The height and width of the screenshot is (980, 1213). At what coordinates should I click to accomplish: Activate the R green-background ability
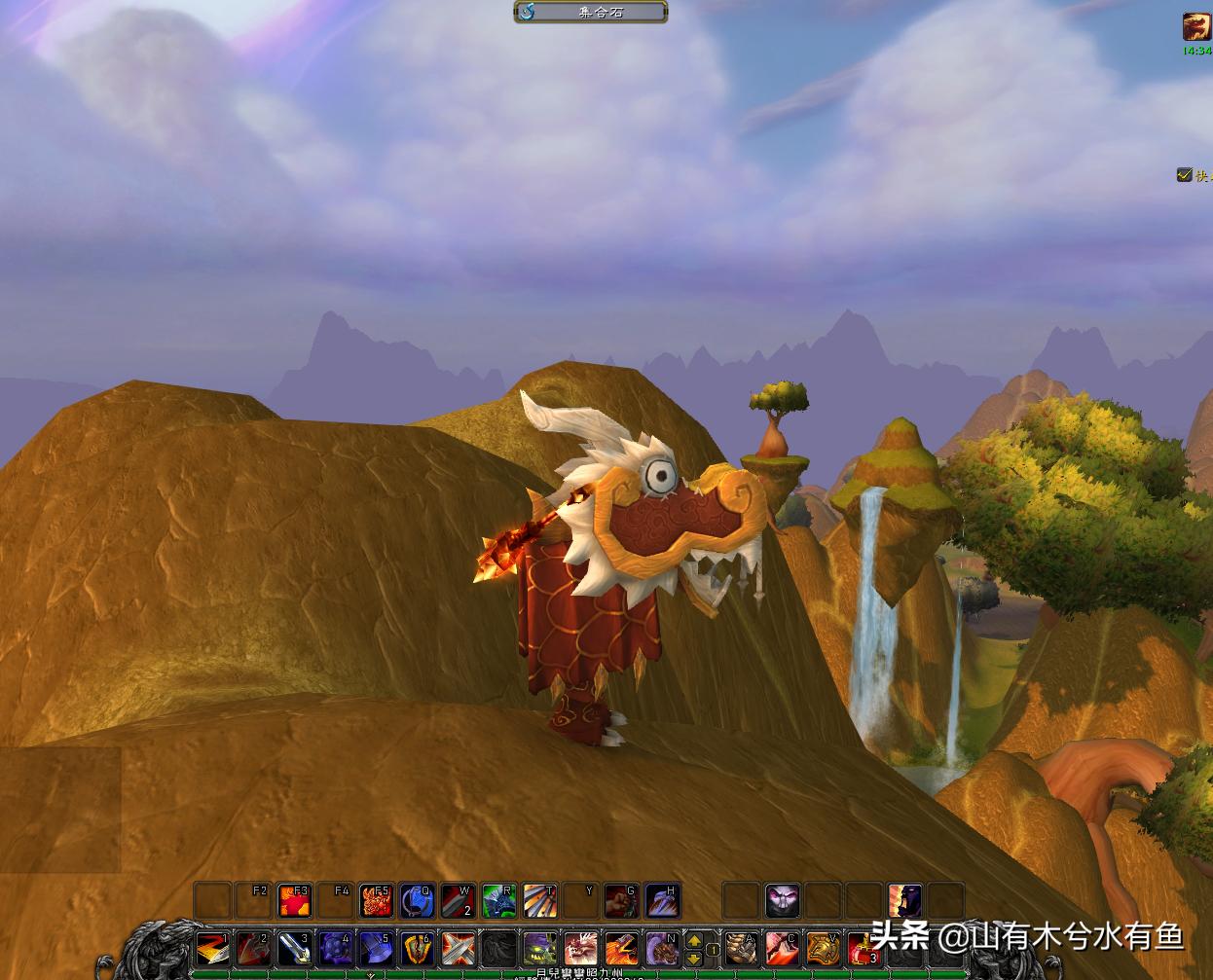pos(498,901)
